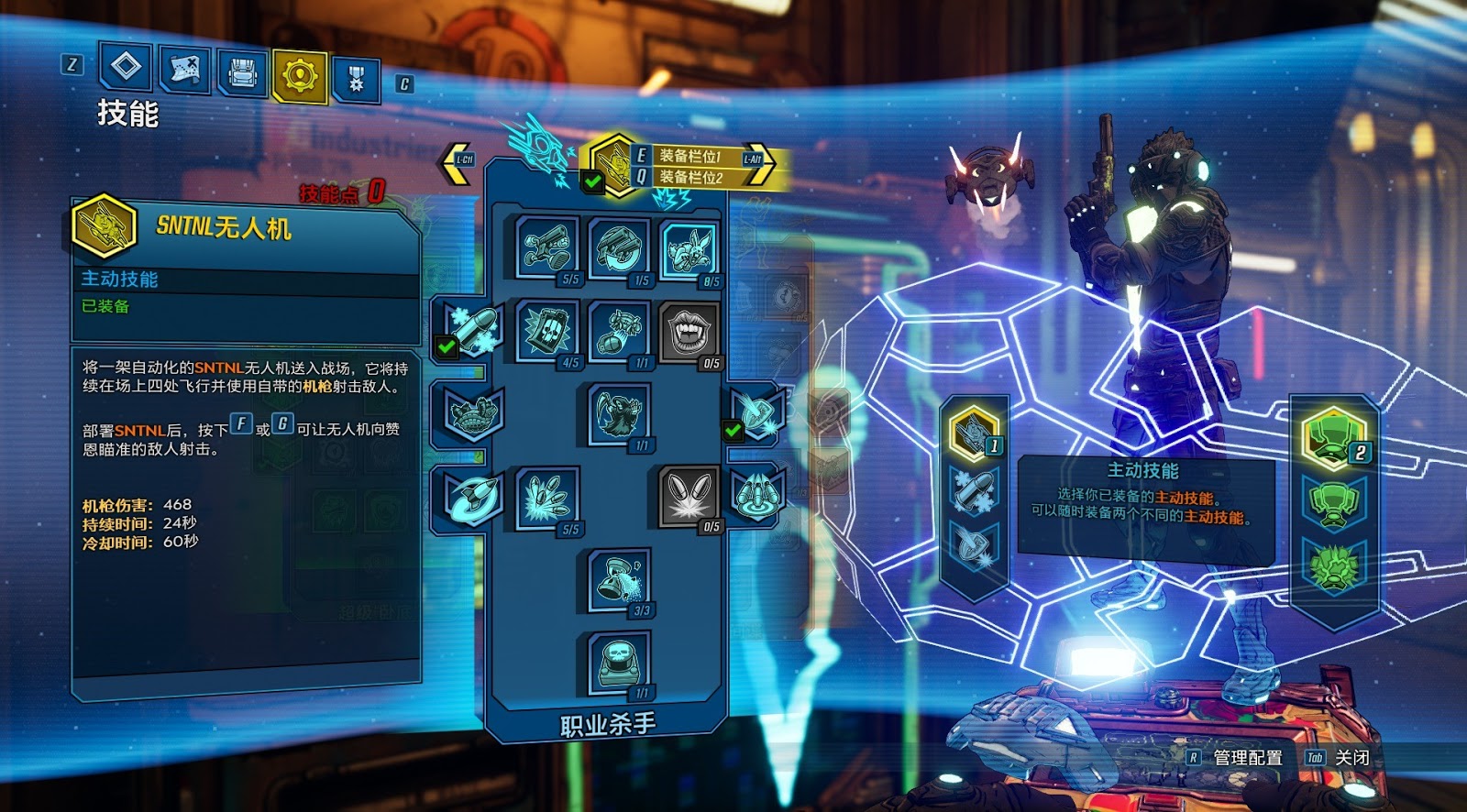Select the locked twin bullets skill (0/5)

click(x=689, y=496)
